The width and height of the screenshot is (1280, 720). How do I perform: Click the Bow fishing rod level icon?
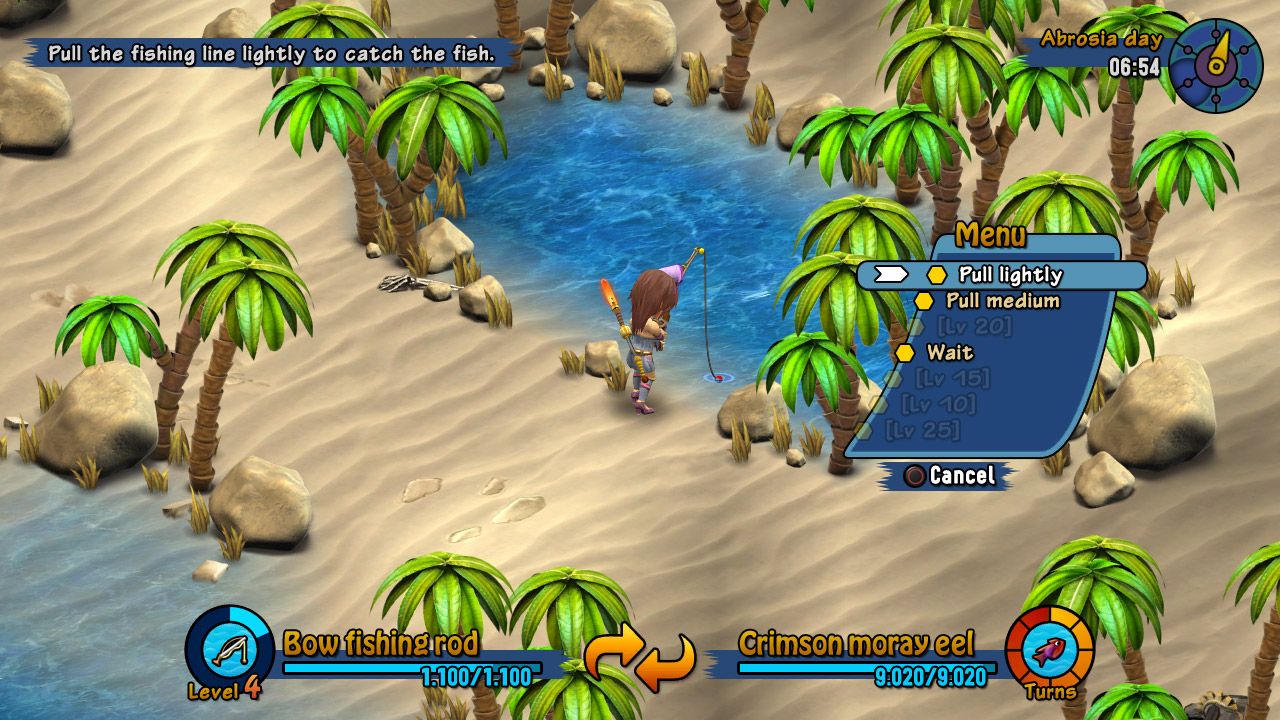(x=230, y=650)
